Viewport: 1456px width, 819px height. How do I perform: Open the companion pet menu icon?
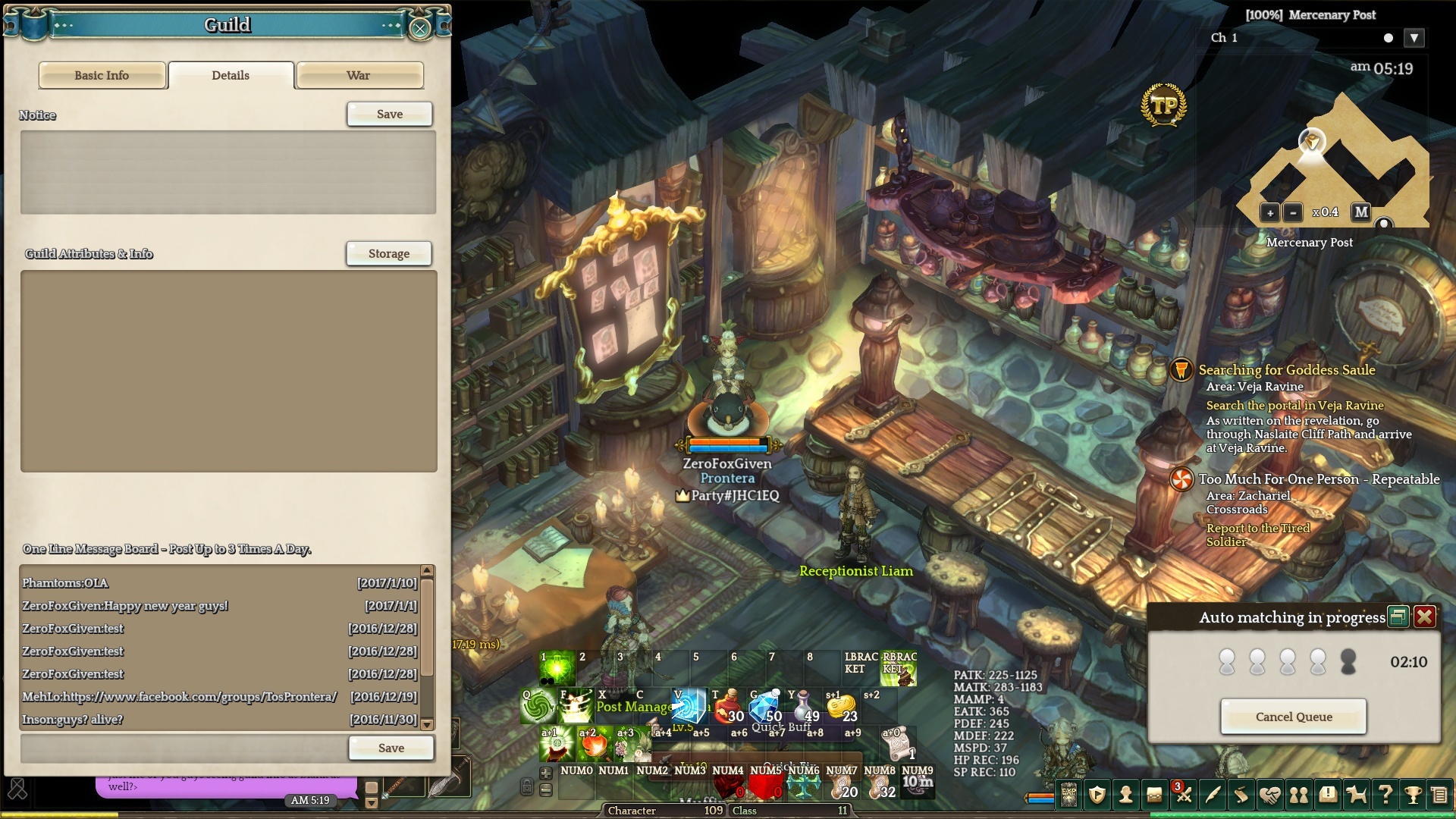point(1356,794)
